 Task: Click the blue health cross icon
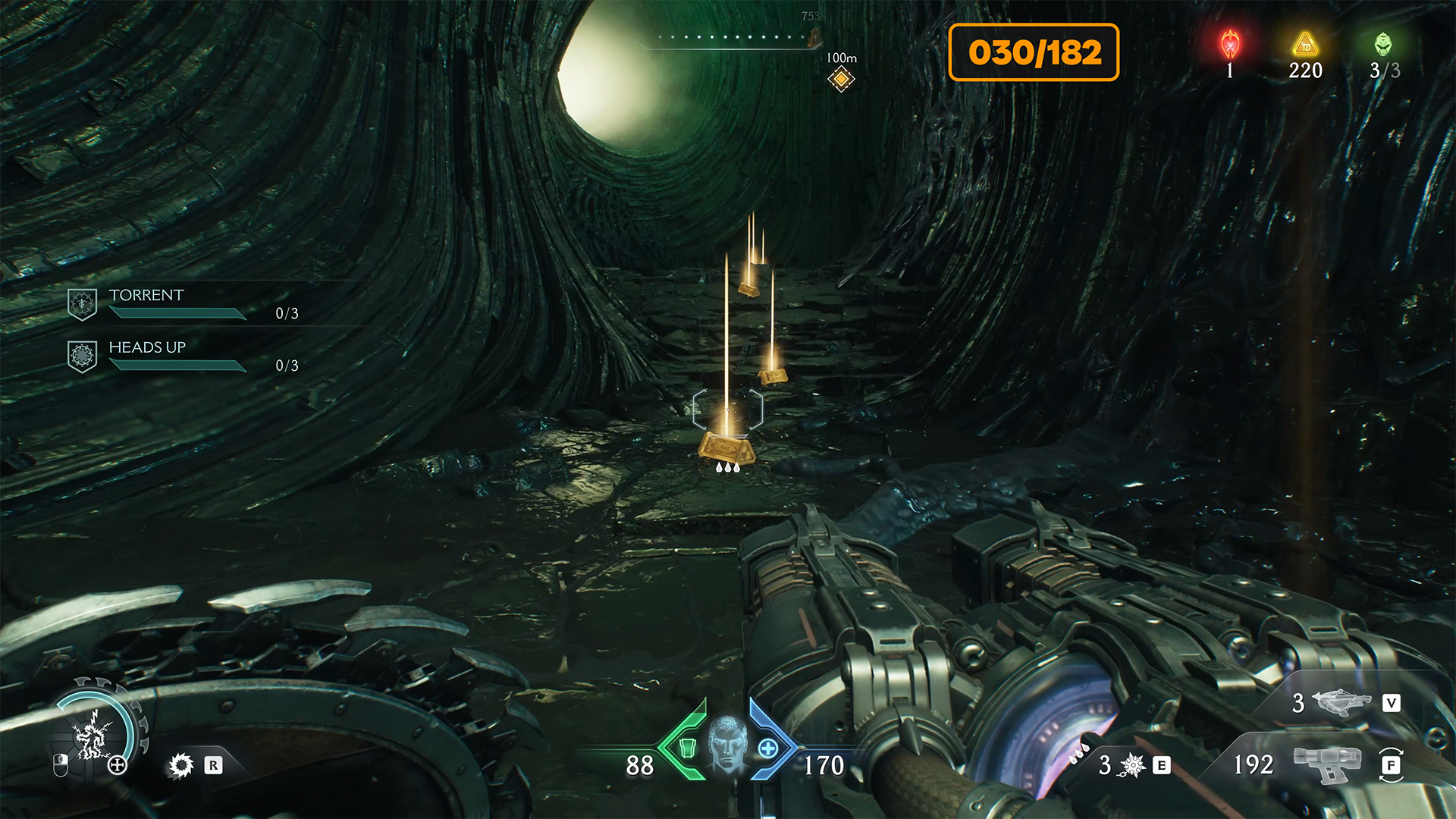[x=767, y=748]
